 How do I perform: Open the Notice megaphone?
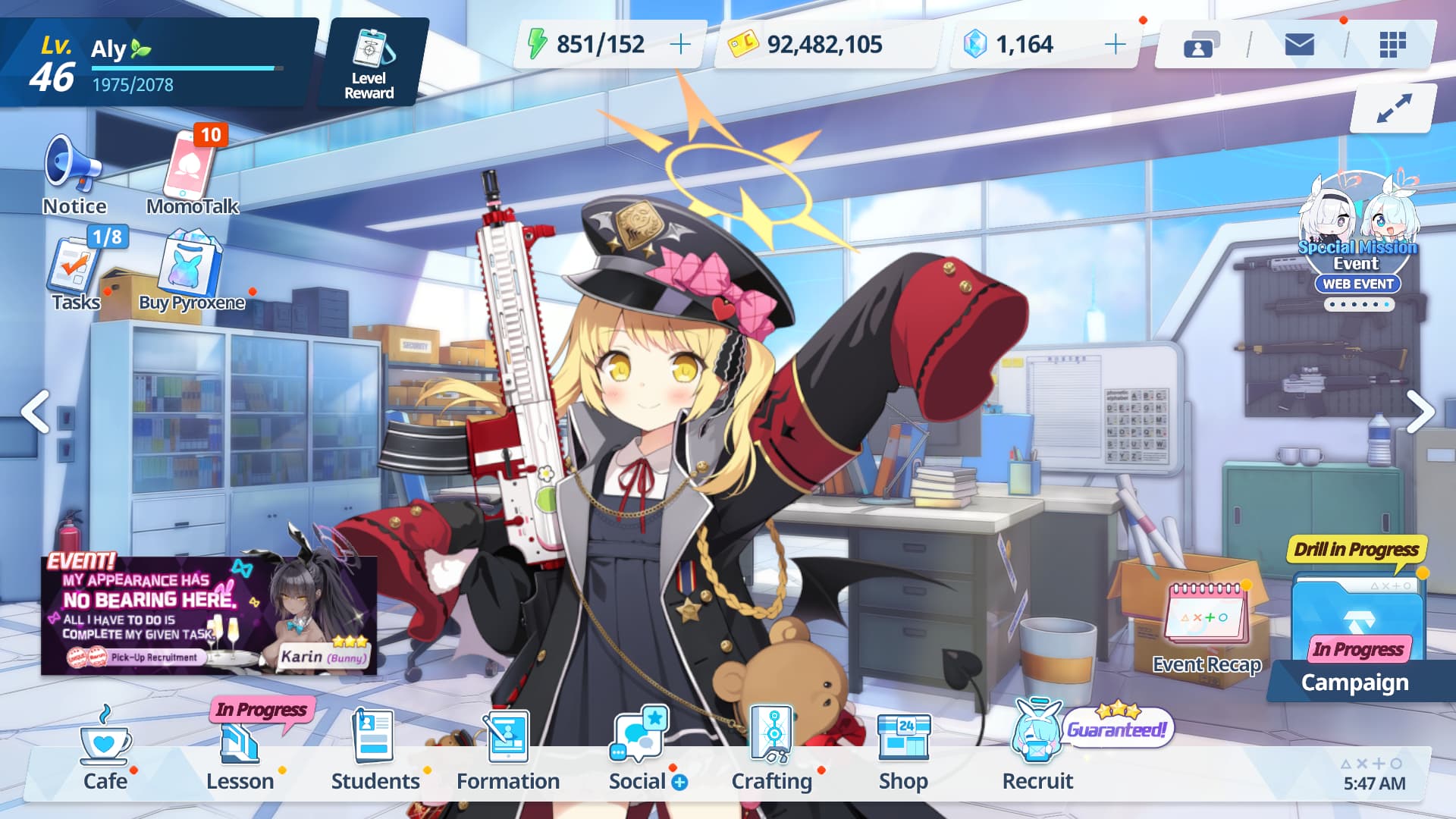point(74,174)
